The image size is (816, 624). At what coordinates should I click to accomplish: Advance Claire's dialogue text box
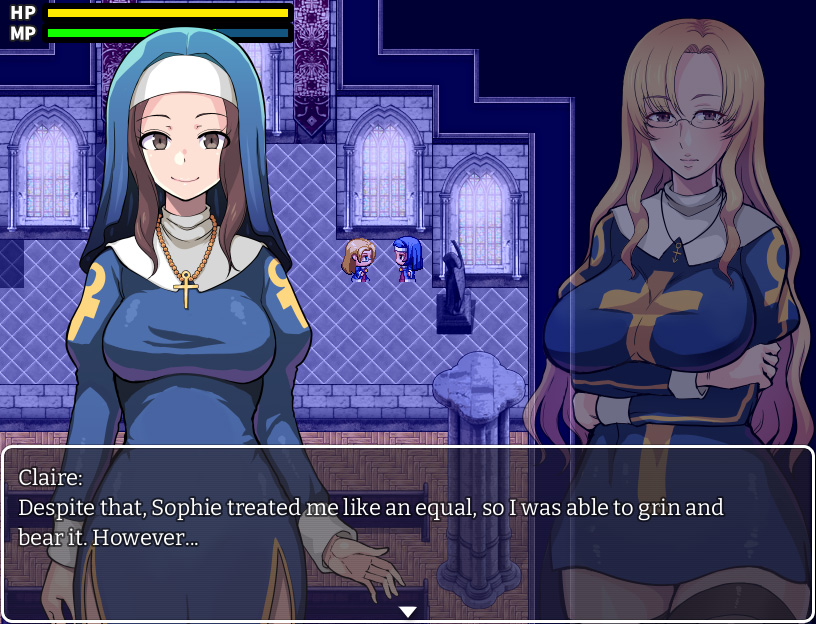[407, 530]
